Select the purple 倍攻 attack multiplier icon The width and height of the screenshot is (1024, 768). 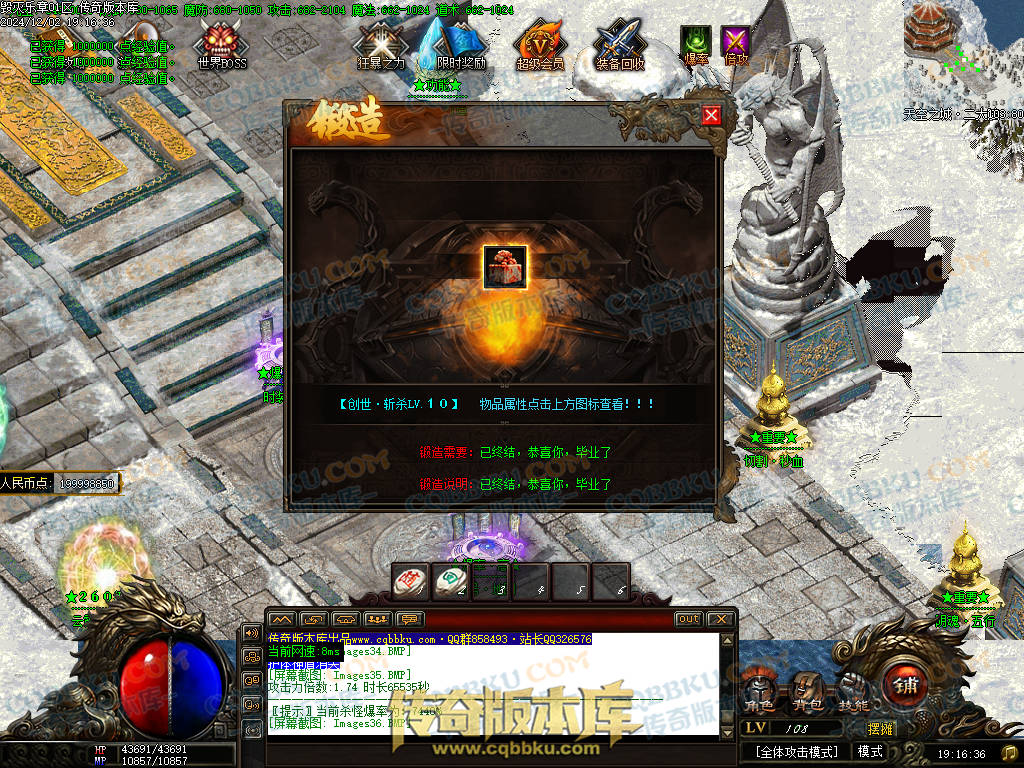[x=736, y=43]
